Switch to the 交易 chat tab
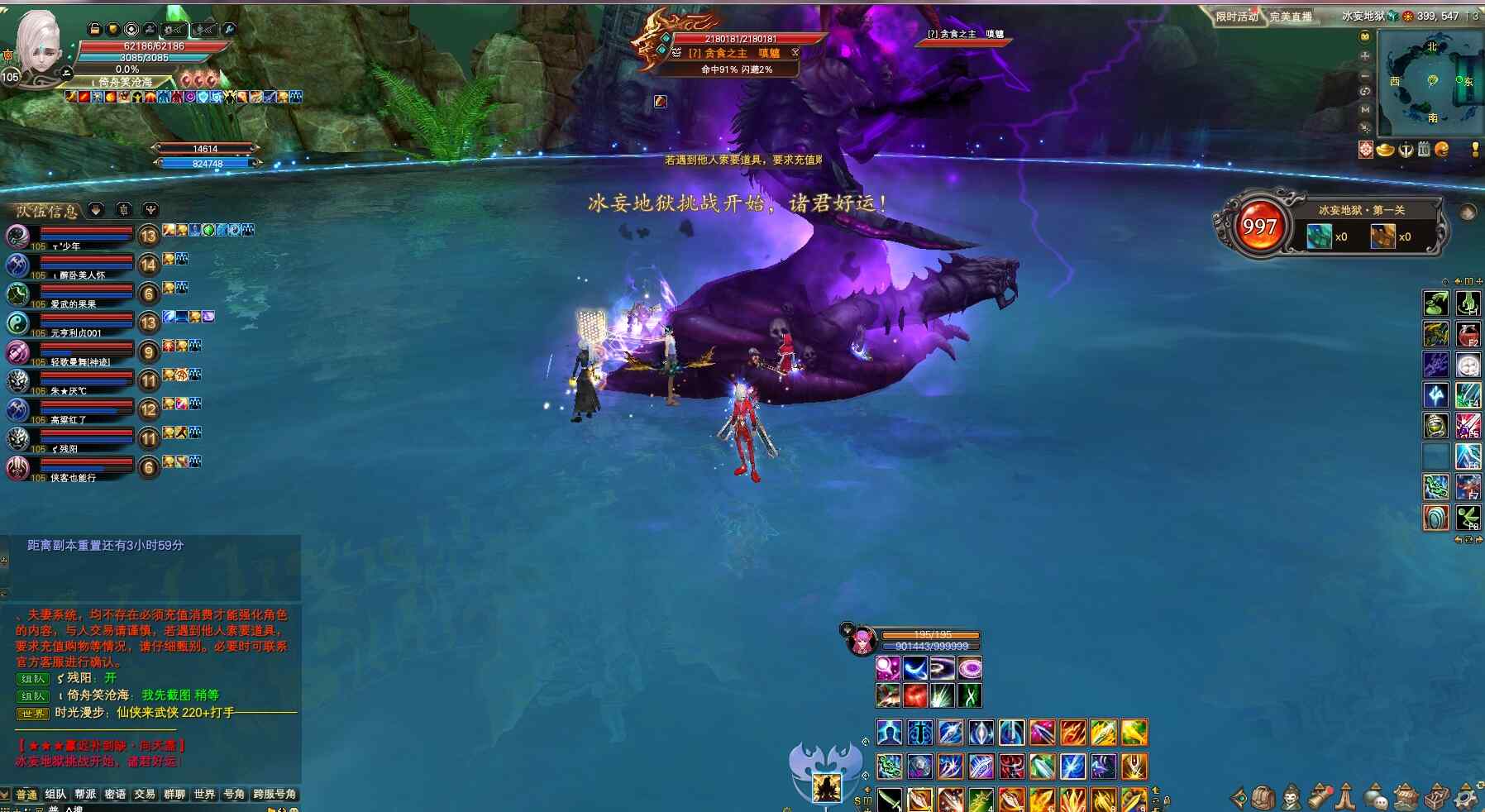The width and height of the screenshot is (1485, 812). (145, 795)
